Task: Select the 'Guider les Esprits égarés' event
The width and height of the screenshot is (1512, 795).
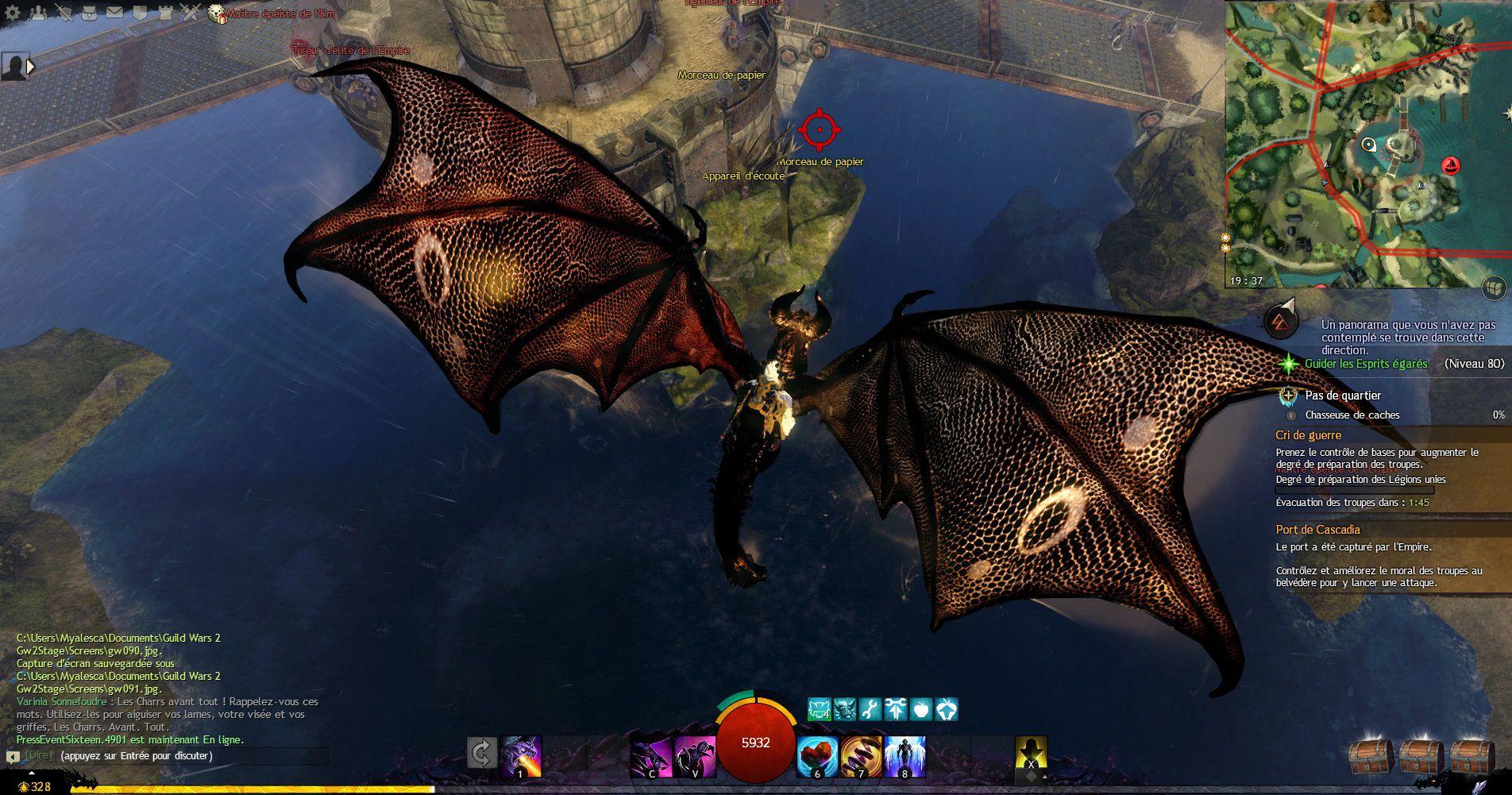Action: [x=1366, y=364]
